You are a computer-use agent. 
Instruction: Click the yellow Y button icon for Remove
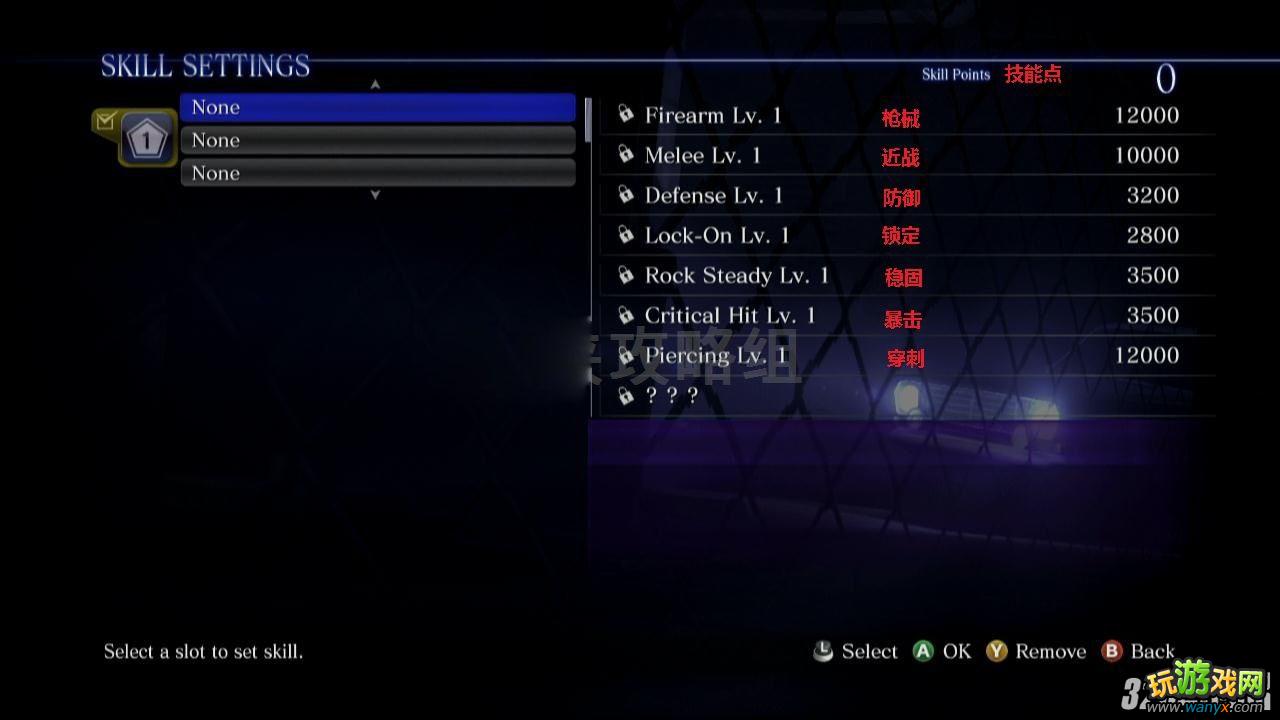pos(996,651)
